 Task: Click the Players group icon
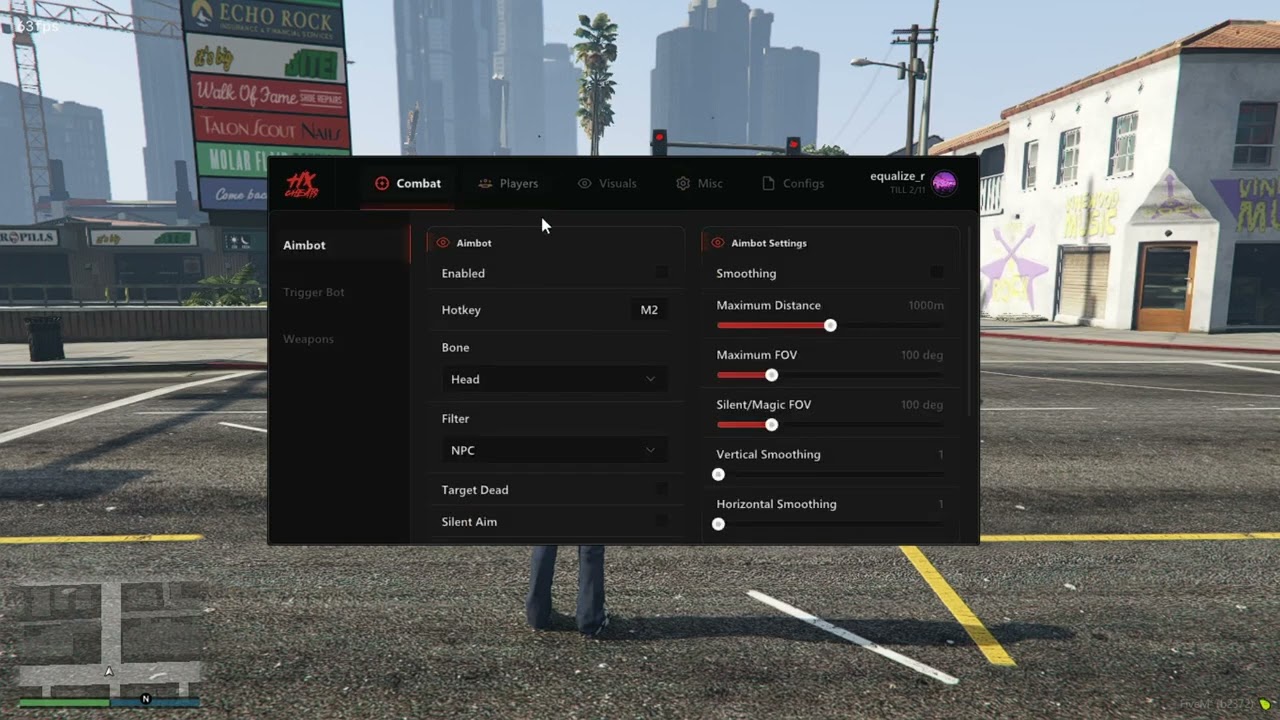point(485,183)
